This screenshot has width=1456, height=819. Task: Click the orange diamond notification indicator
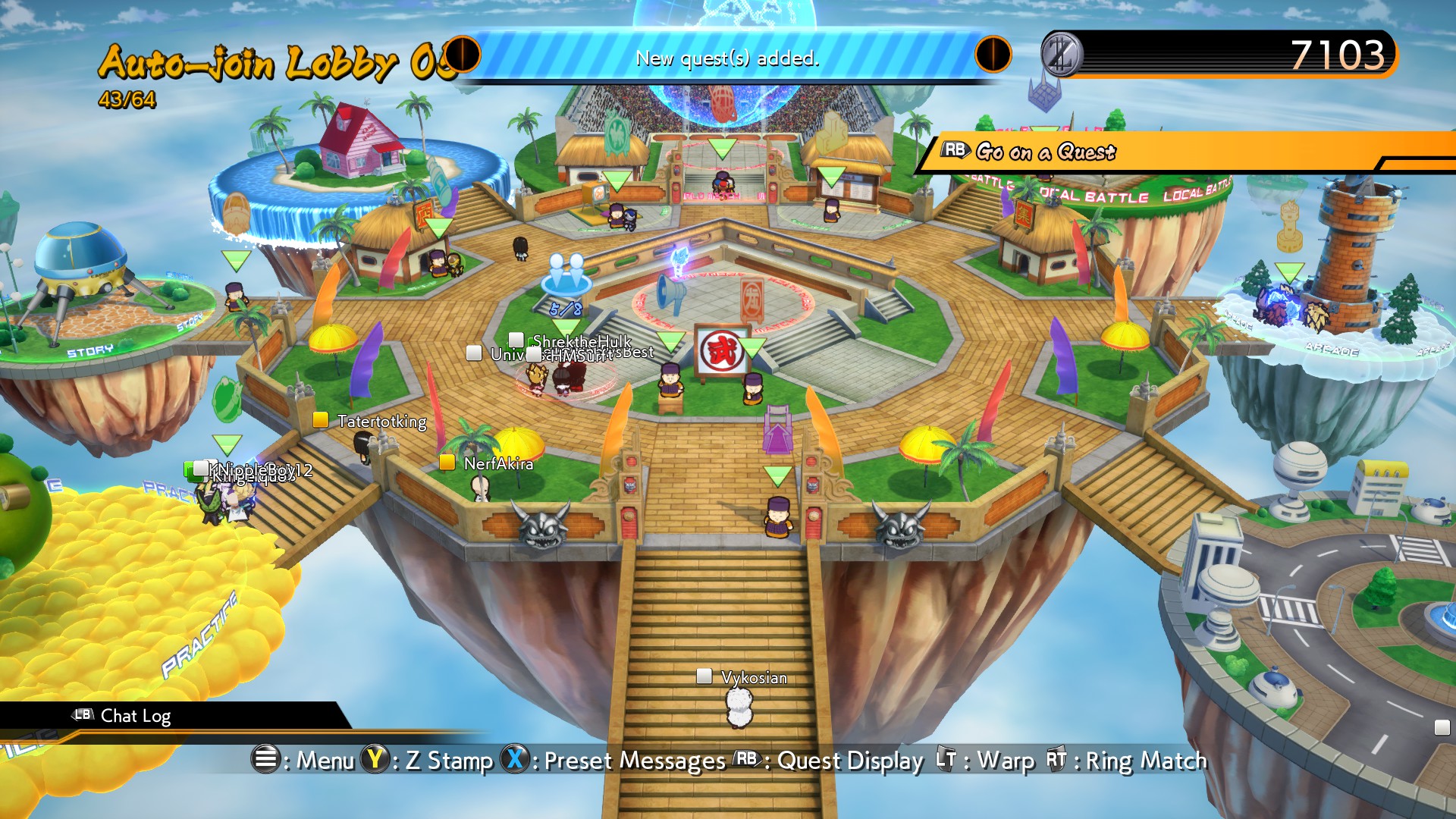coord(994,53)
